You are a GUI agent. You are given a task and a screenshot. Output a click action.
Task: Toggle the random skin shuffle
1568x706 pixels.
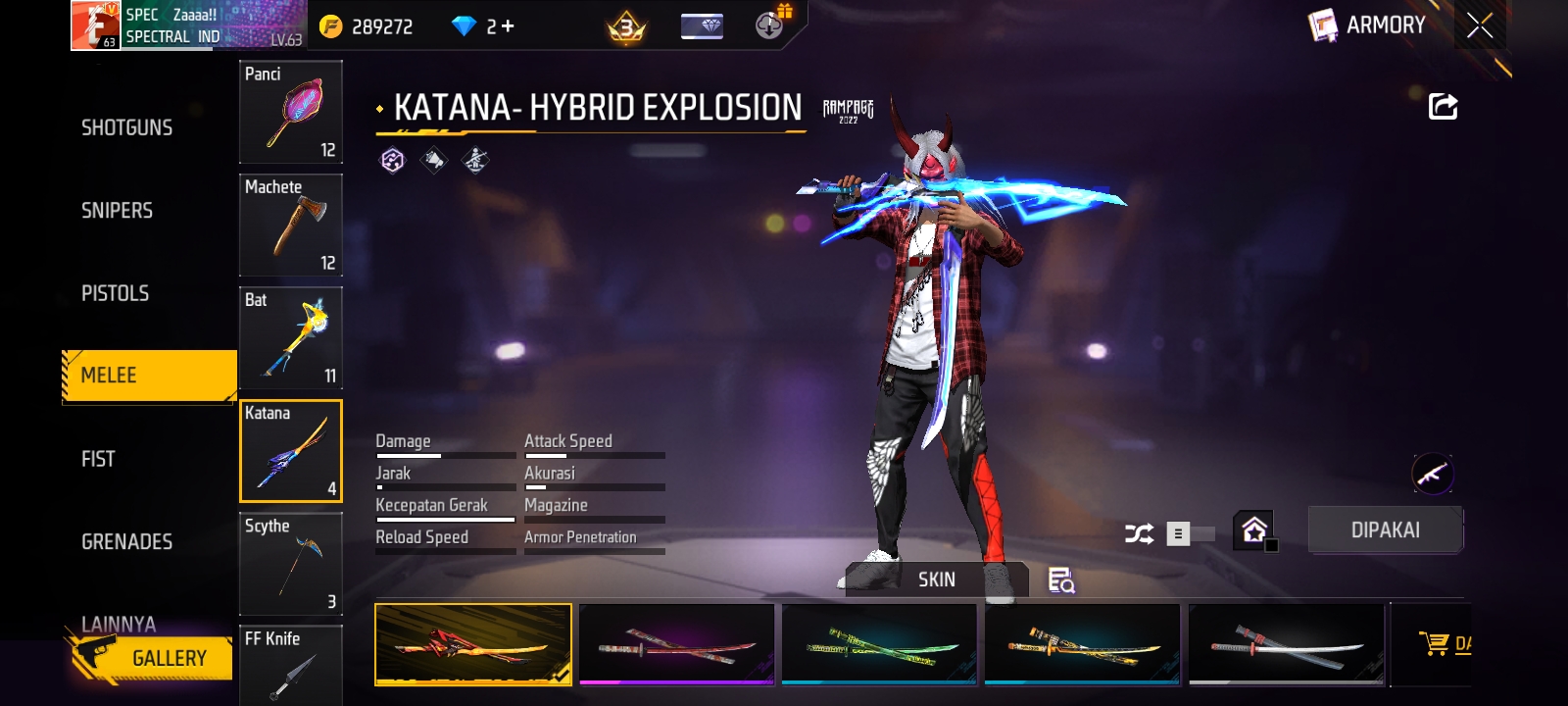click(1139, 533)
